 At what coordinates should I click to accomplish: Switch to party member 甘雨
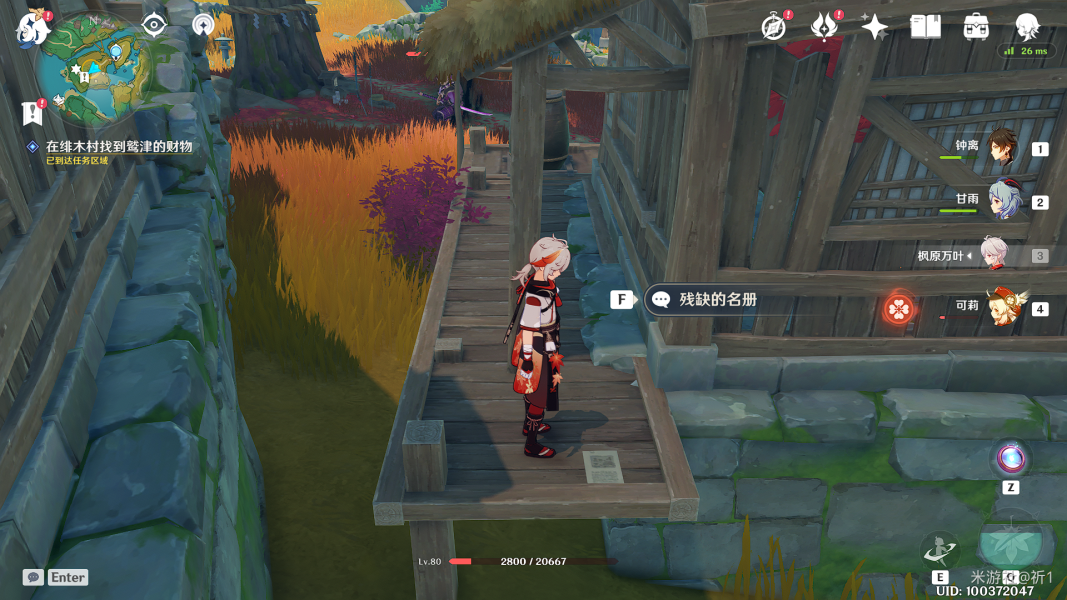(1003, 200)
